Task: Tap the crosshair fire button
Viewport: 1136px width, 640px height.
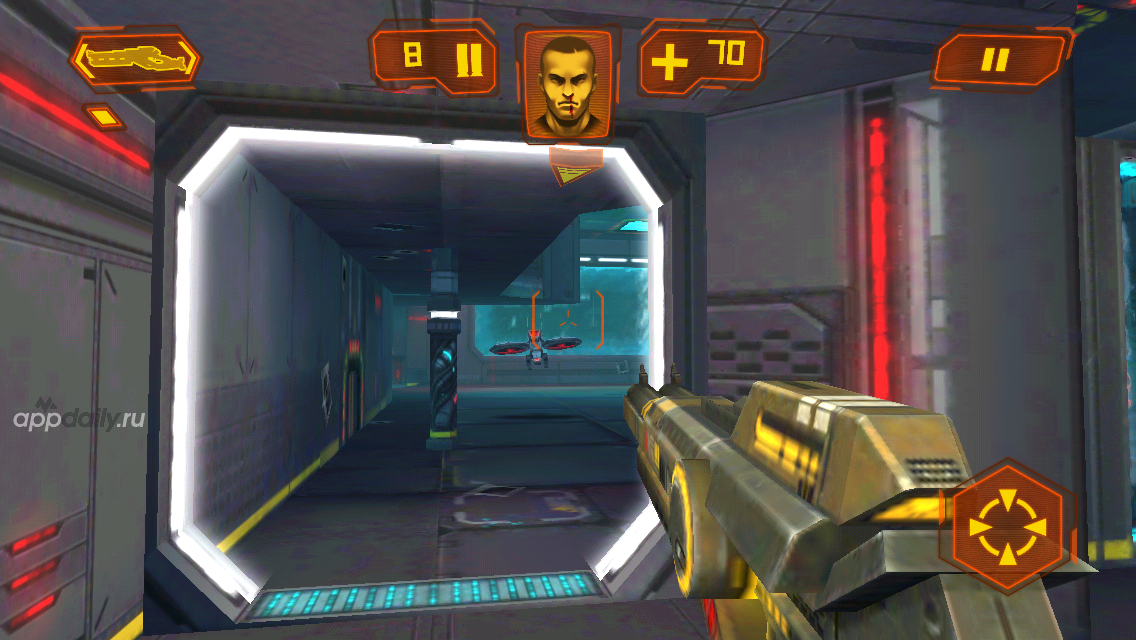Action: pyautogui.click(x=1006, y=526)
